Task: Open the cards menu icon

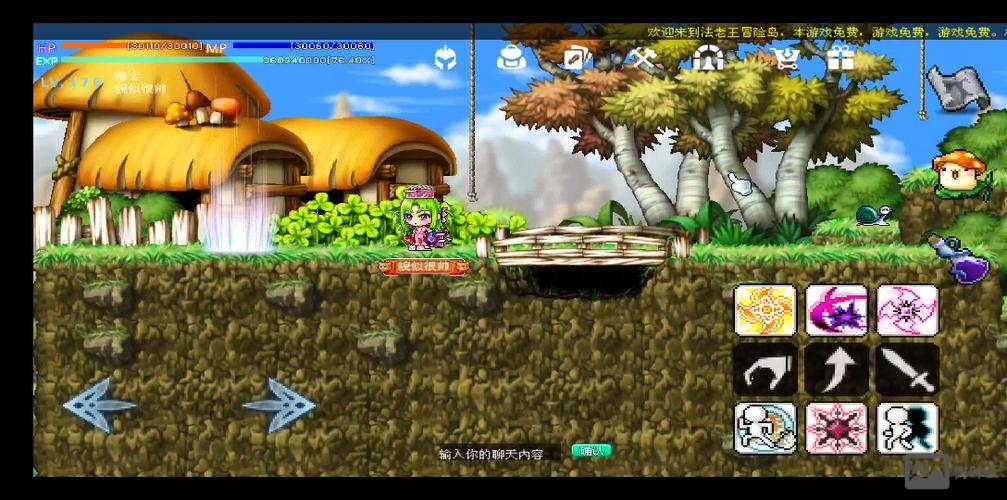Action: tap(577, 59)
